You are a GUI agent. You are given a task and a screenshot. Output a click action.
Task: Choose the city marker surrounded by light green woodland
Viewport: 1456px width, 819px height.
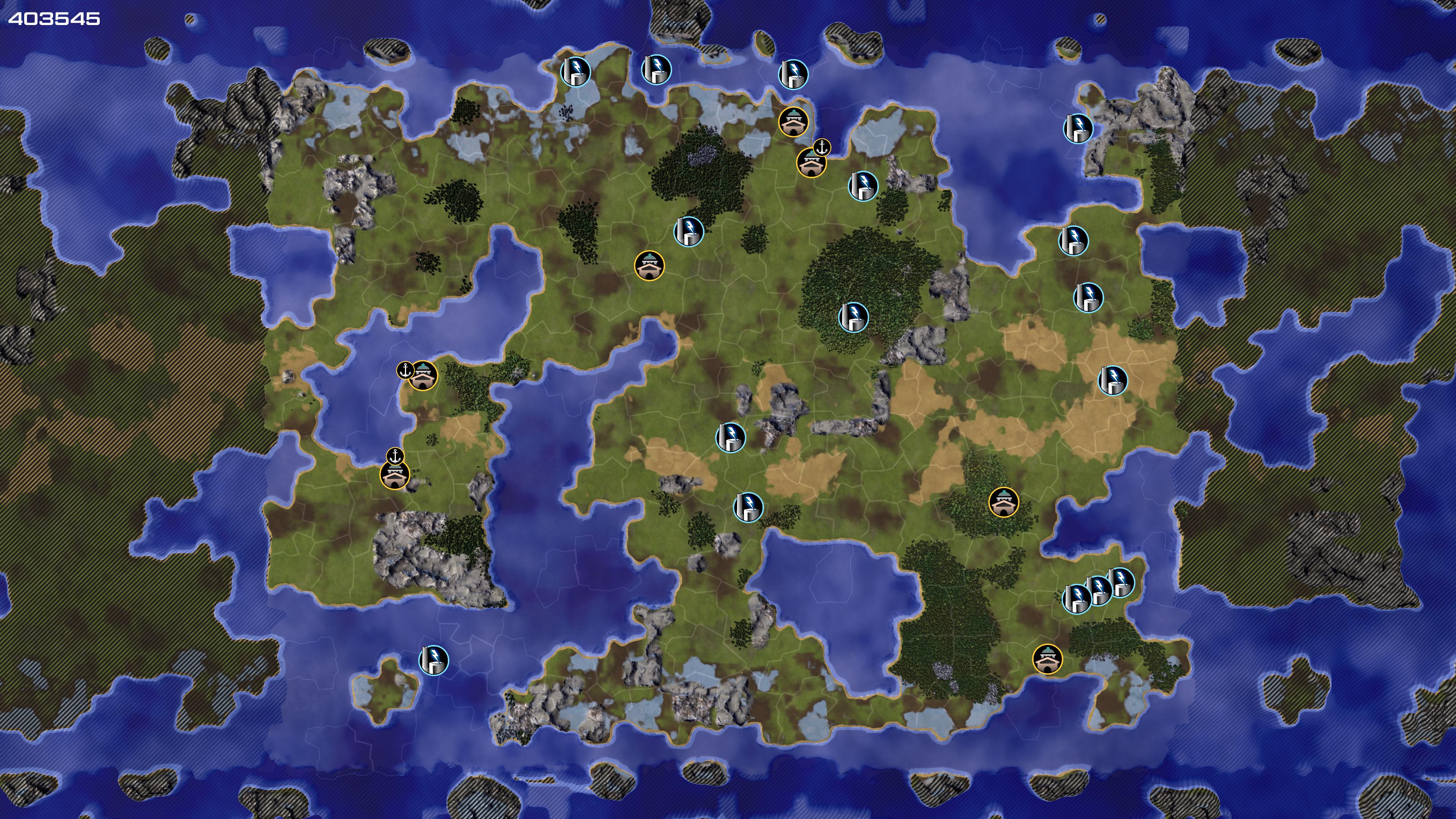click(1003, 502)
